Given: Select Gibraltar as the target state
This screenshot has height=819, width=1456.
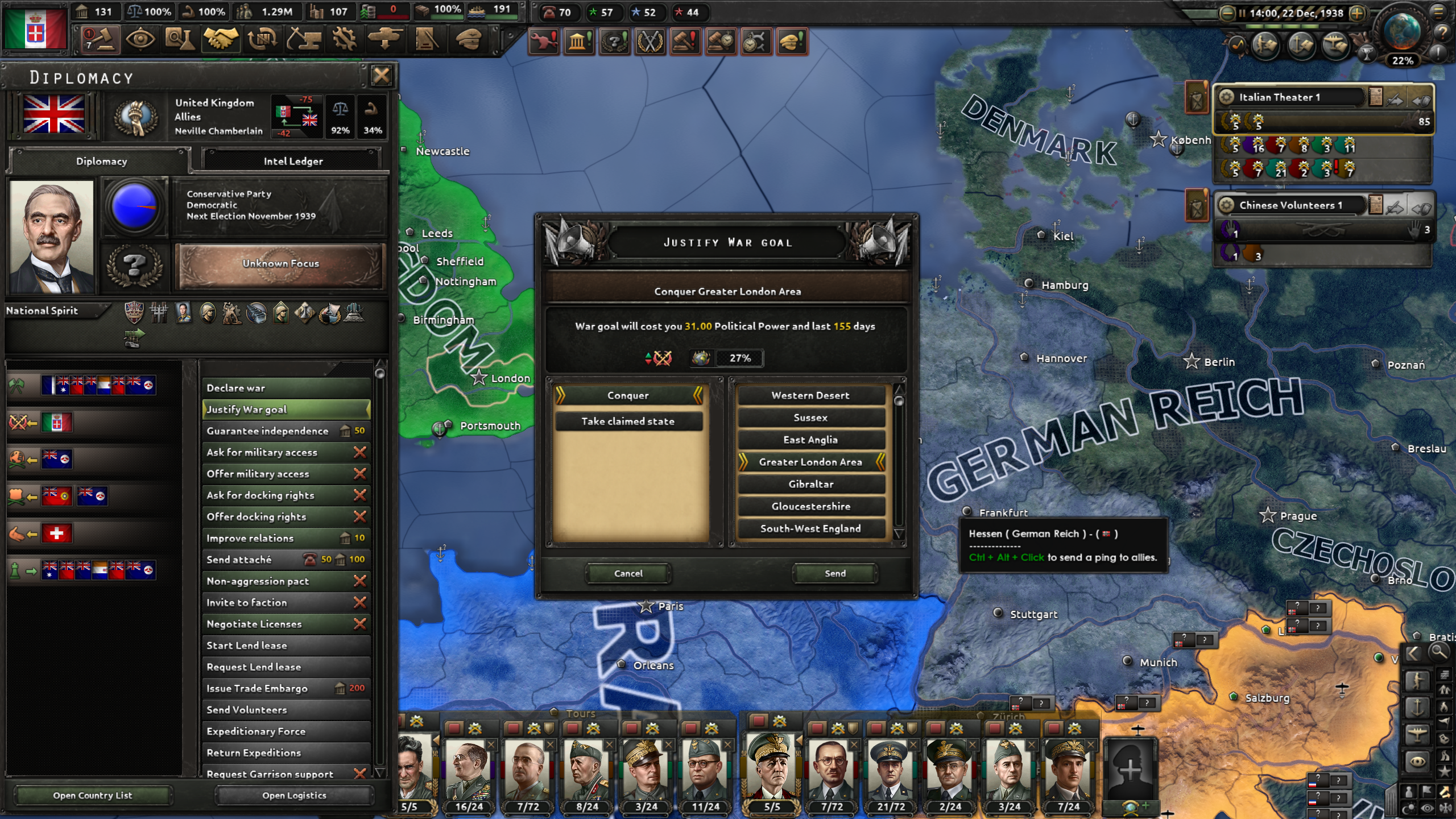Looking at the screenshot, I should point(810,484).
